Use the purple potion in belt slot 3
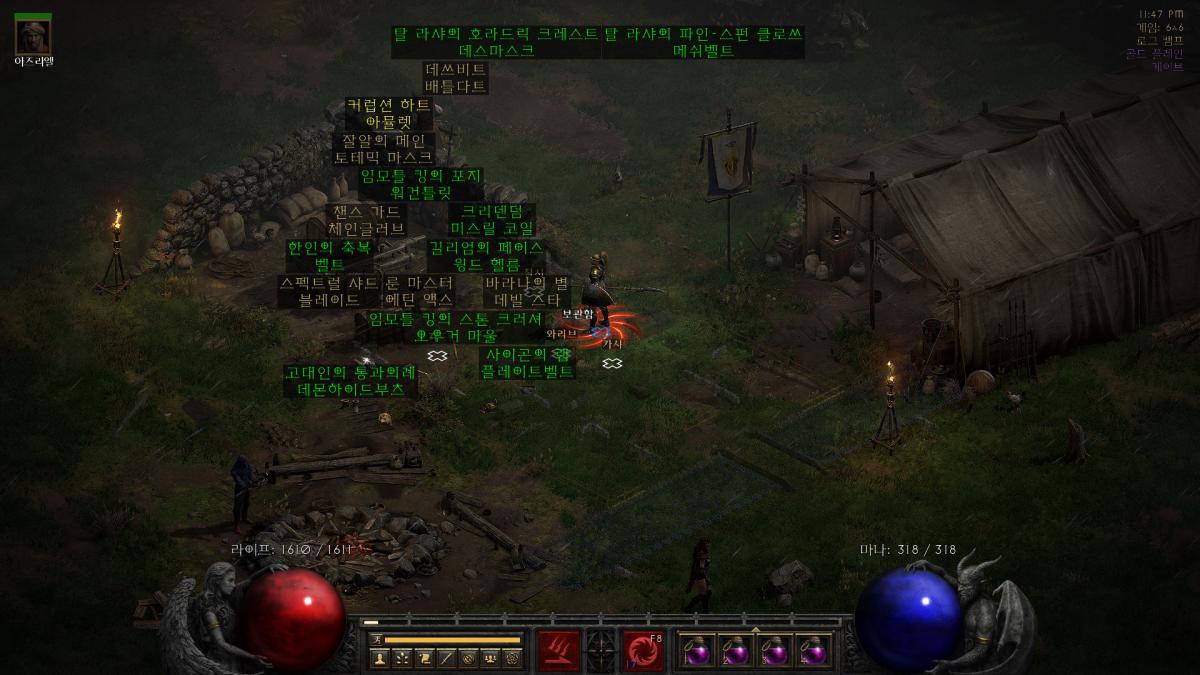 (776, 651)
